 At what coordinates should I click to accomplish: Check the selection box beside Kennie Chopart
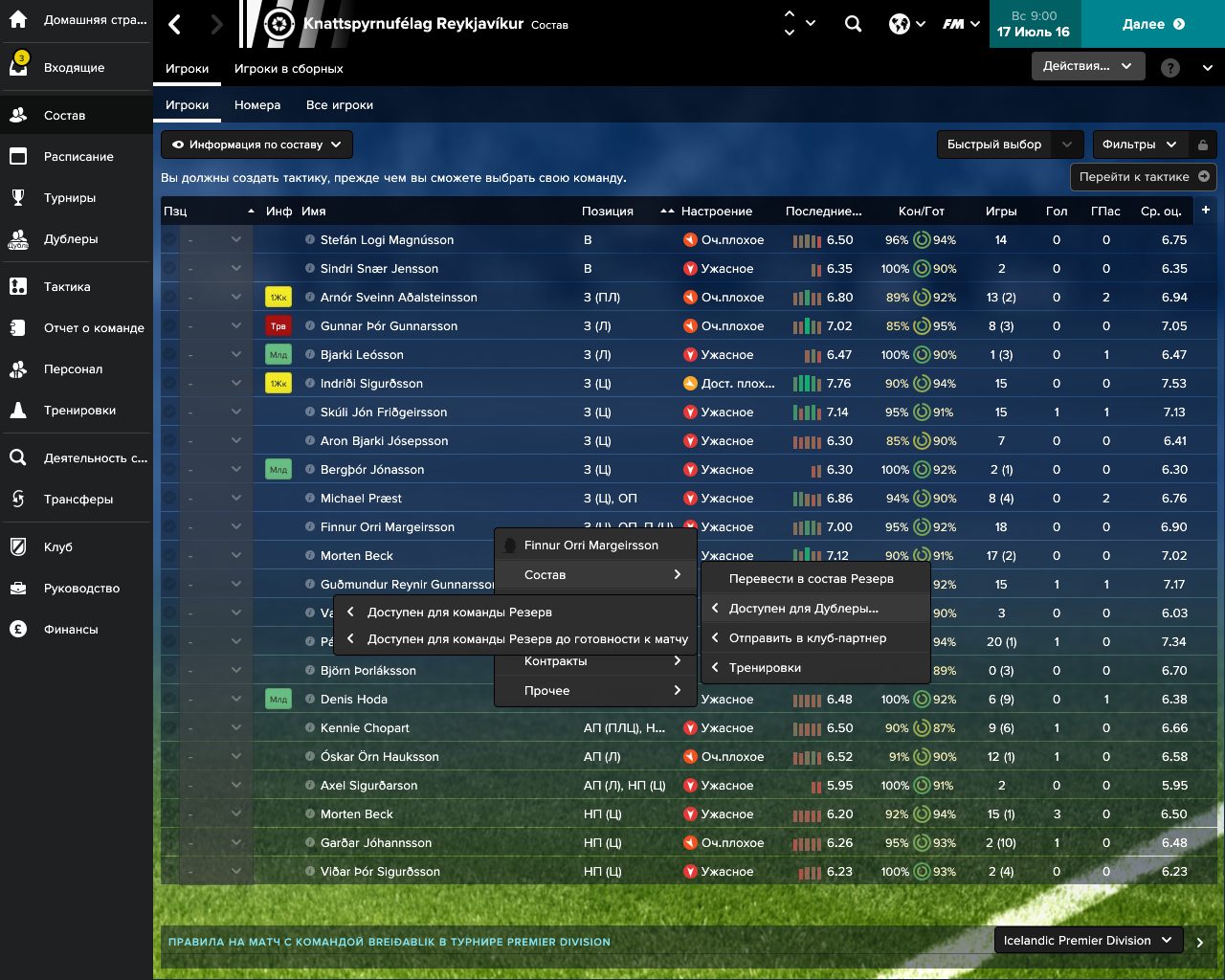tap(168, 728)
